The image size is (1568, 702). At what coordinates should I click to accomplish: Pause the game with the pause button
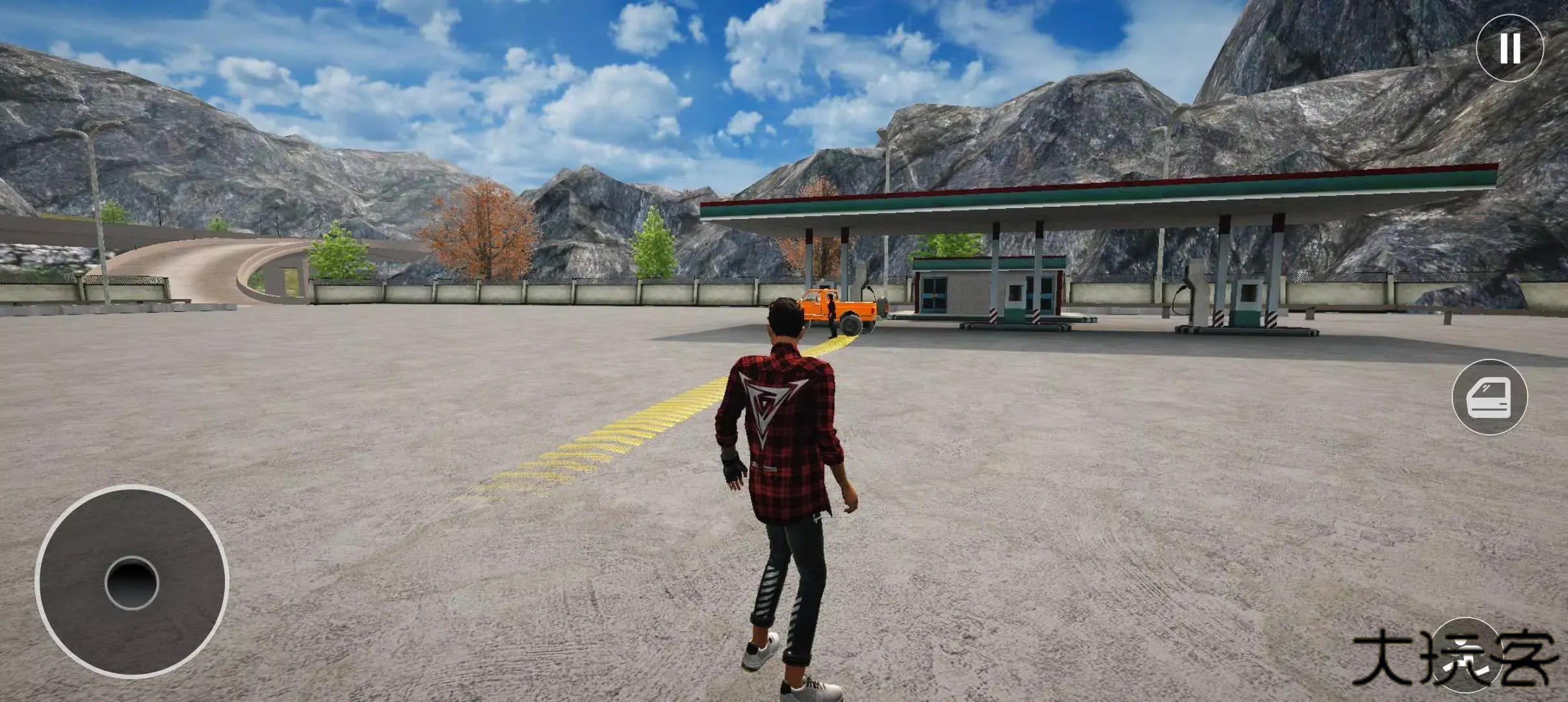[x=1509, y=47]
